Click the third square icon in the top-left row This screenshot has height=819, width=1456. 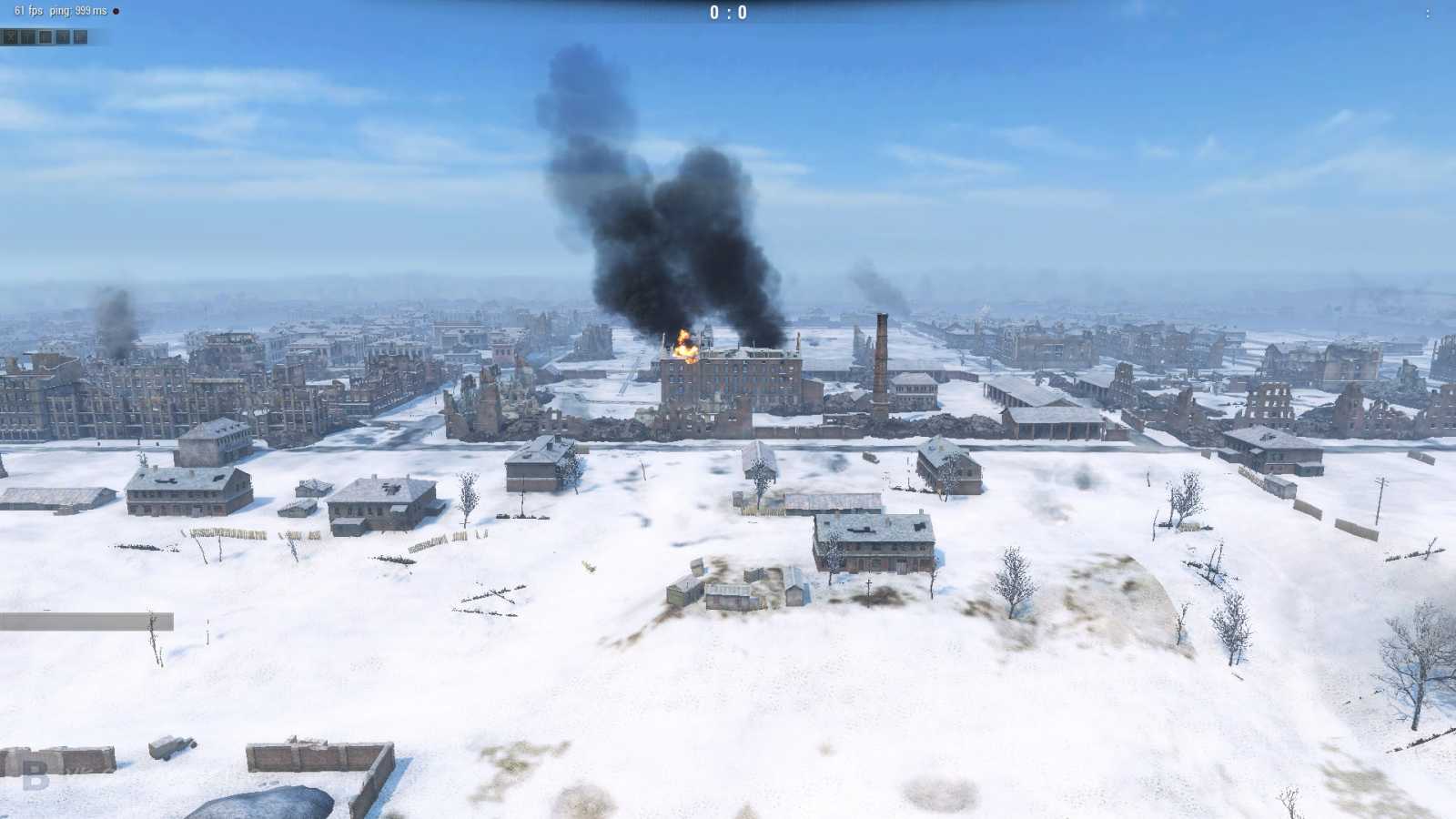tap(45, 37)
